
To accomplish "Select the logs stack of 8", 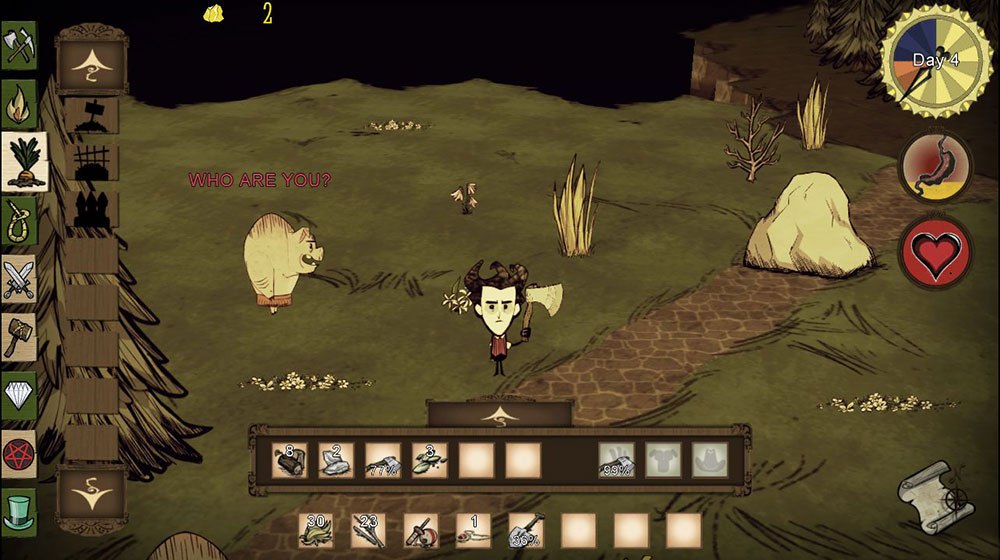I will (x=290, y=459).
